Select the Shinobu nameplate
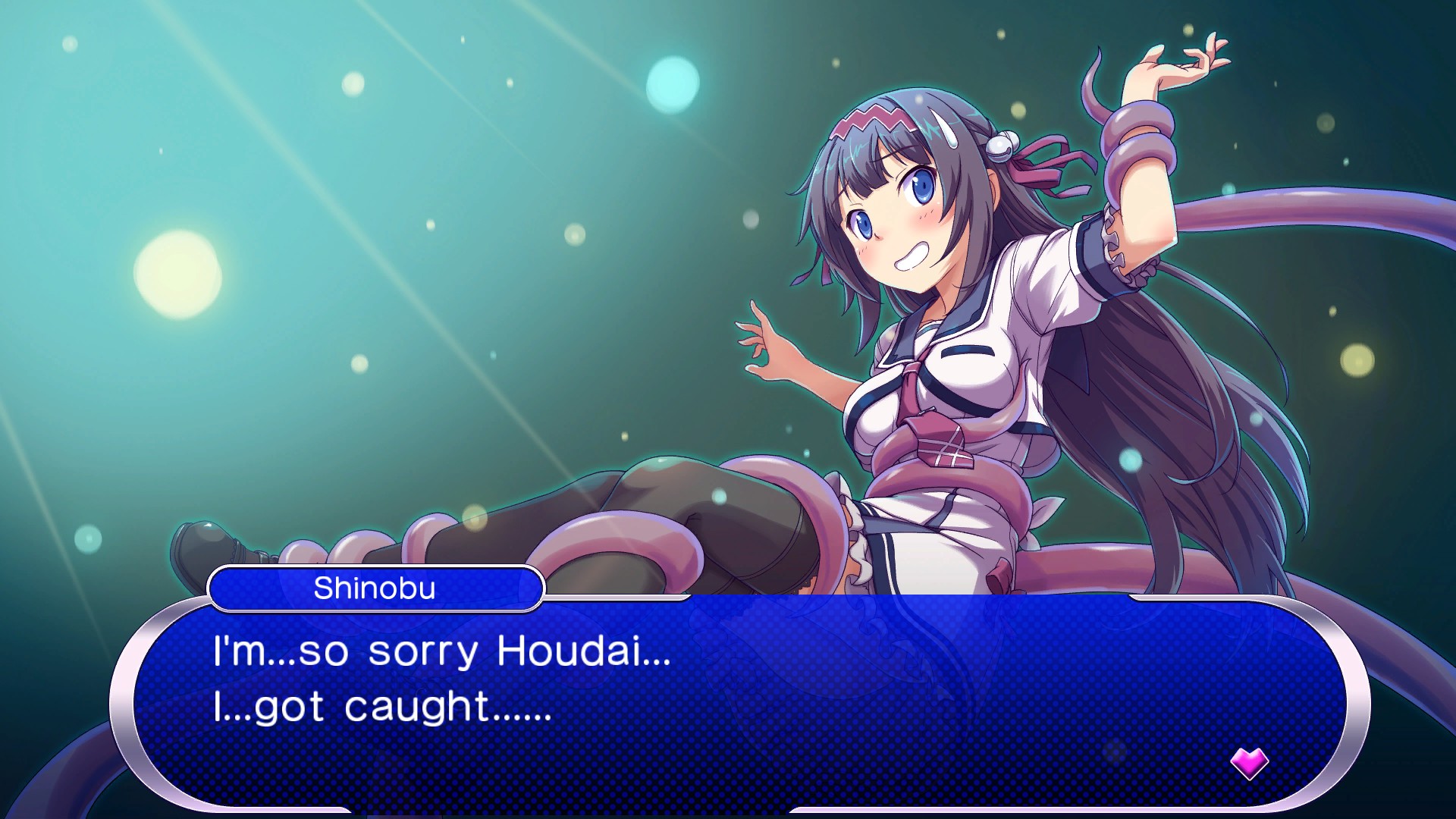1456x819 pixels. [377, 587]
